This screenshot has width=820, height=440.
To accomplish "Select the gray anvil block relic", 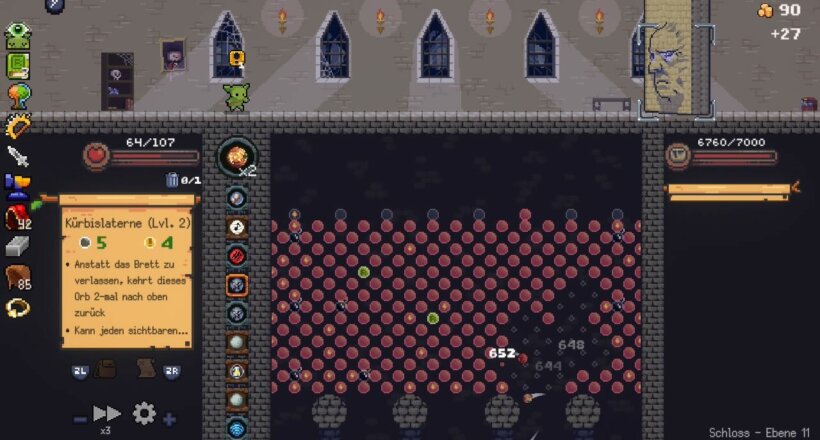I will click(17, 246).
